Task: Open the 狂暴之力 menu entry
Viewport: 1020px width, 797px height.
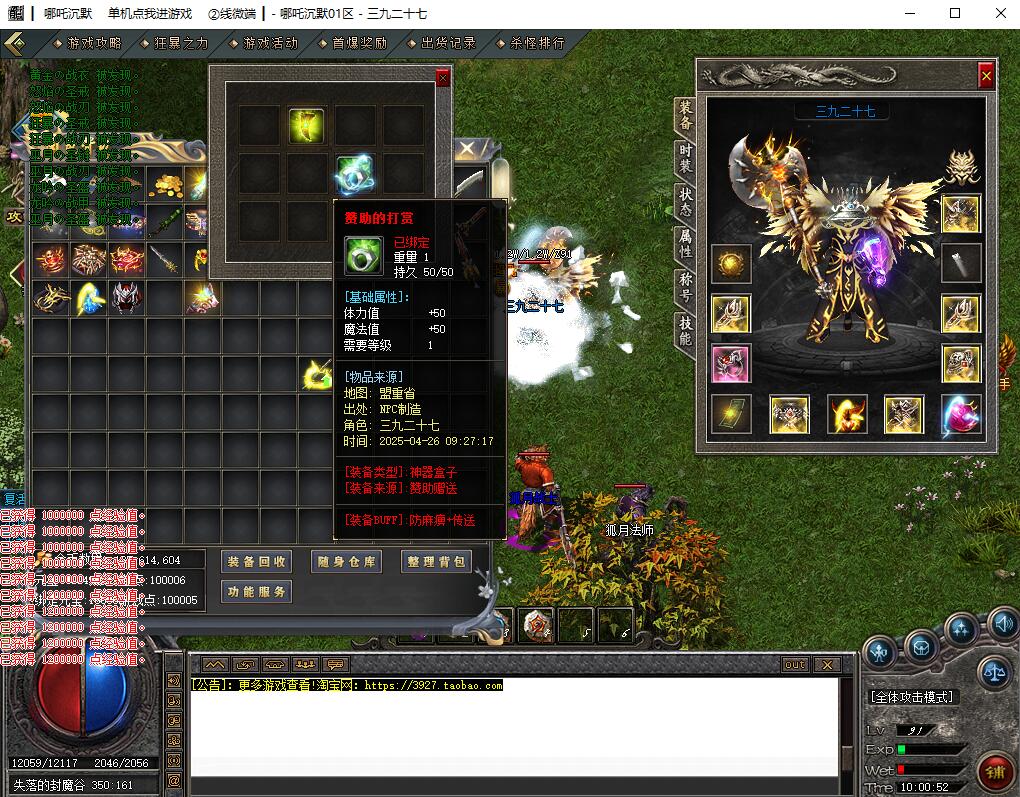Action: [x=181, y=43]
